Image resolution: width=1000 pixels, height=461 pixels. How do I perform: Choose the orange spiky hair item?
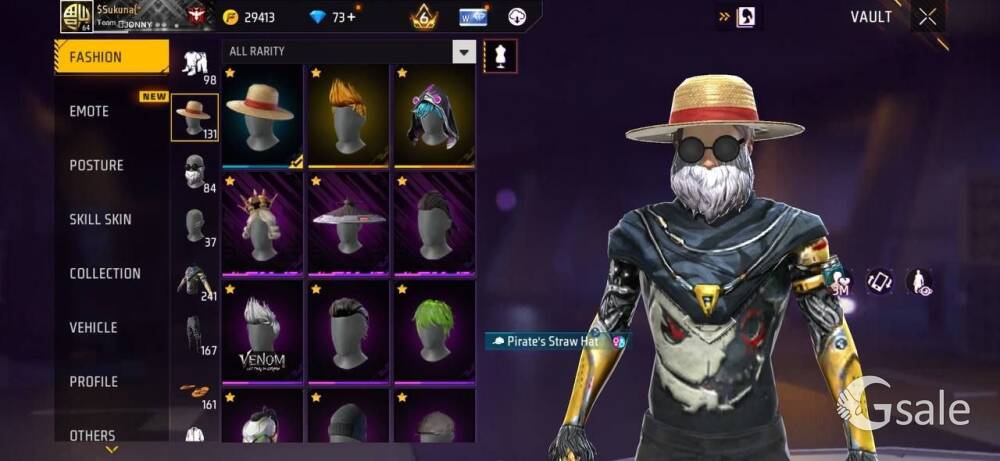click(x=348, y=115)
